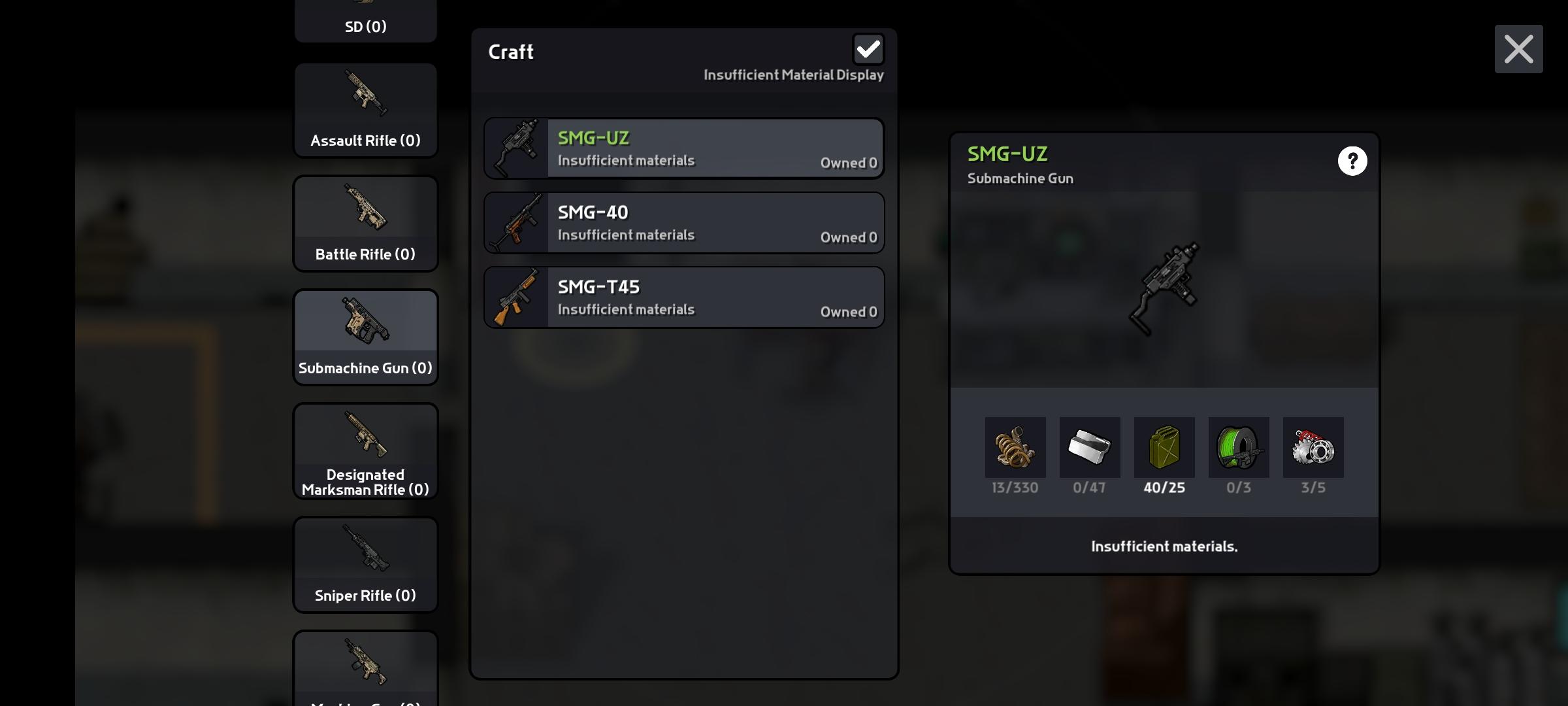Open the help question mark for SMG-UZ
This screenshot has height=706, width=1568.
[x=1352, y=161]
